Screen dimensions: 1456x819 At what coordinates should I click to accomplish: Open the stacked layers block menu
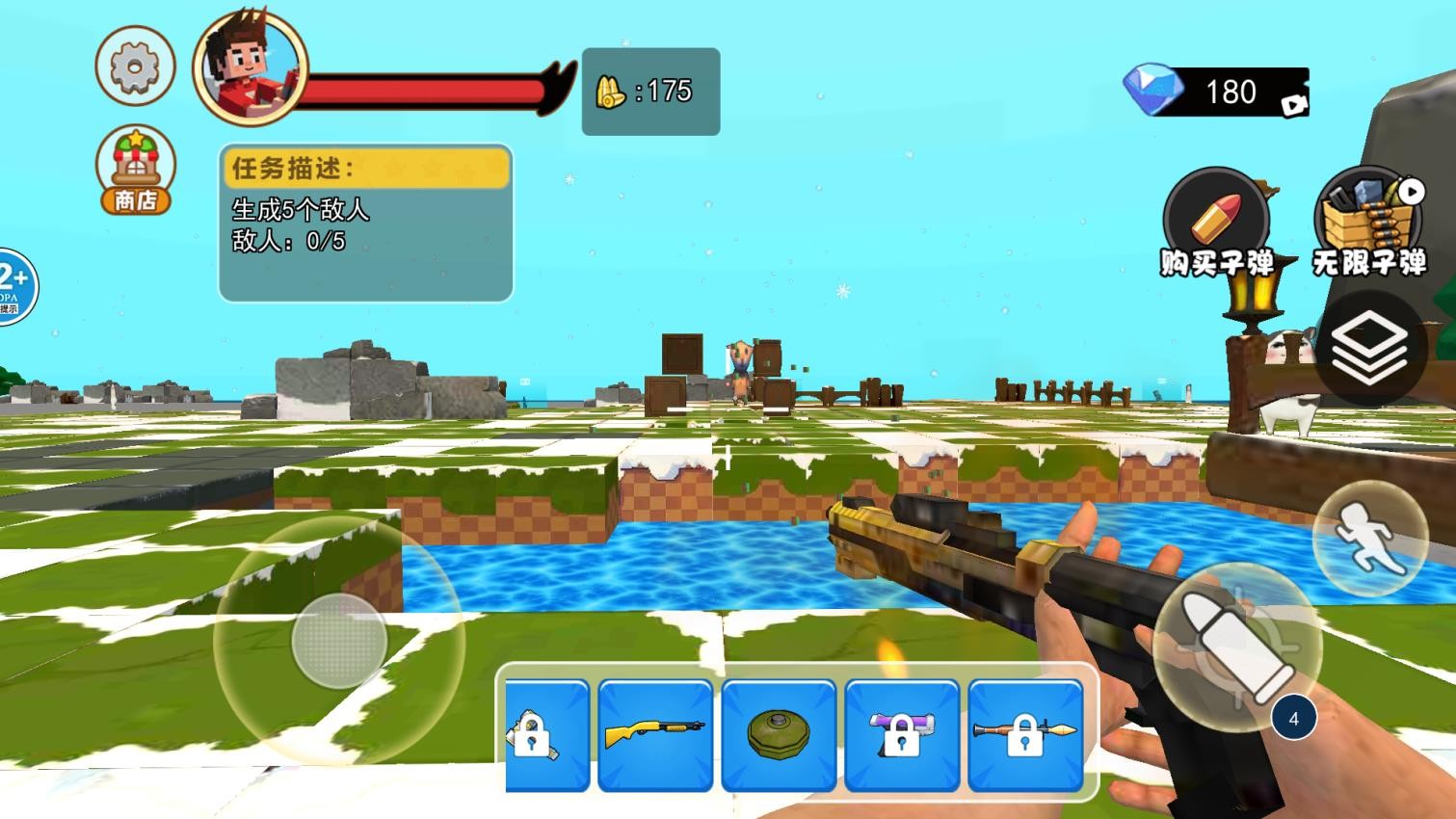click(x=1369, y=348)
